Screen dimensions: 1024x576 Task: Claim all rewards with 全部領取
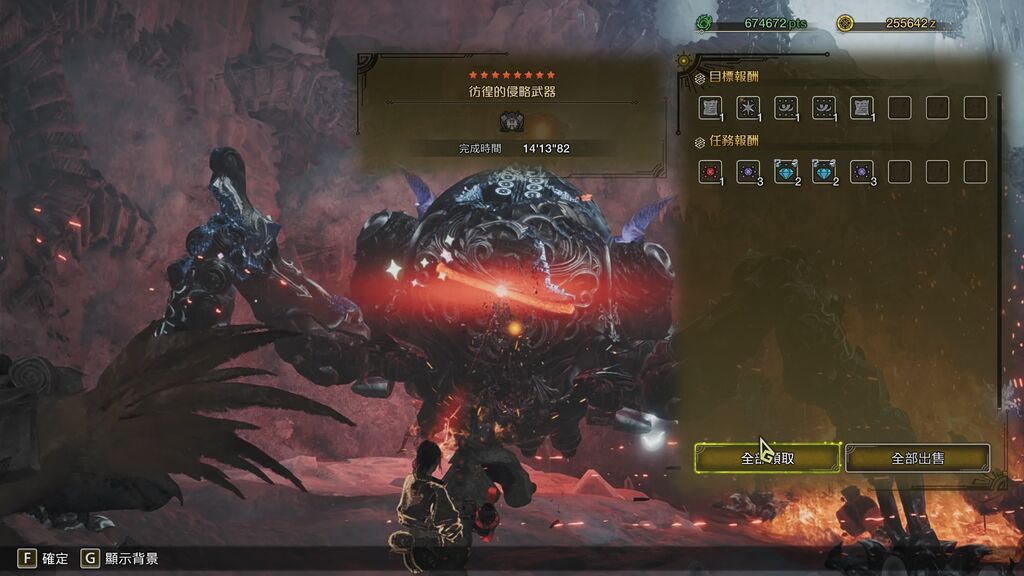[x=767, y=458]
